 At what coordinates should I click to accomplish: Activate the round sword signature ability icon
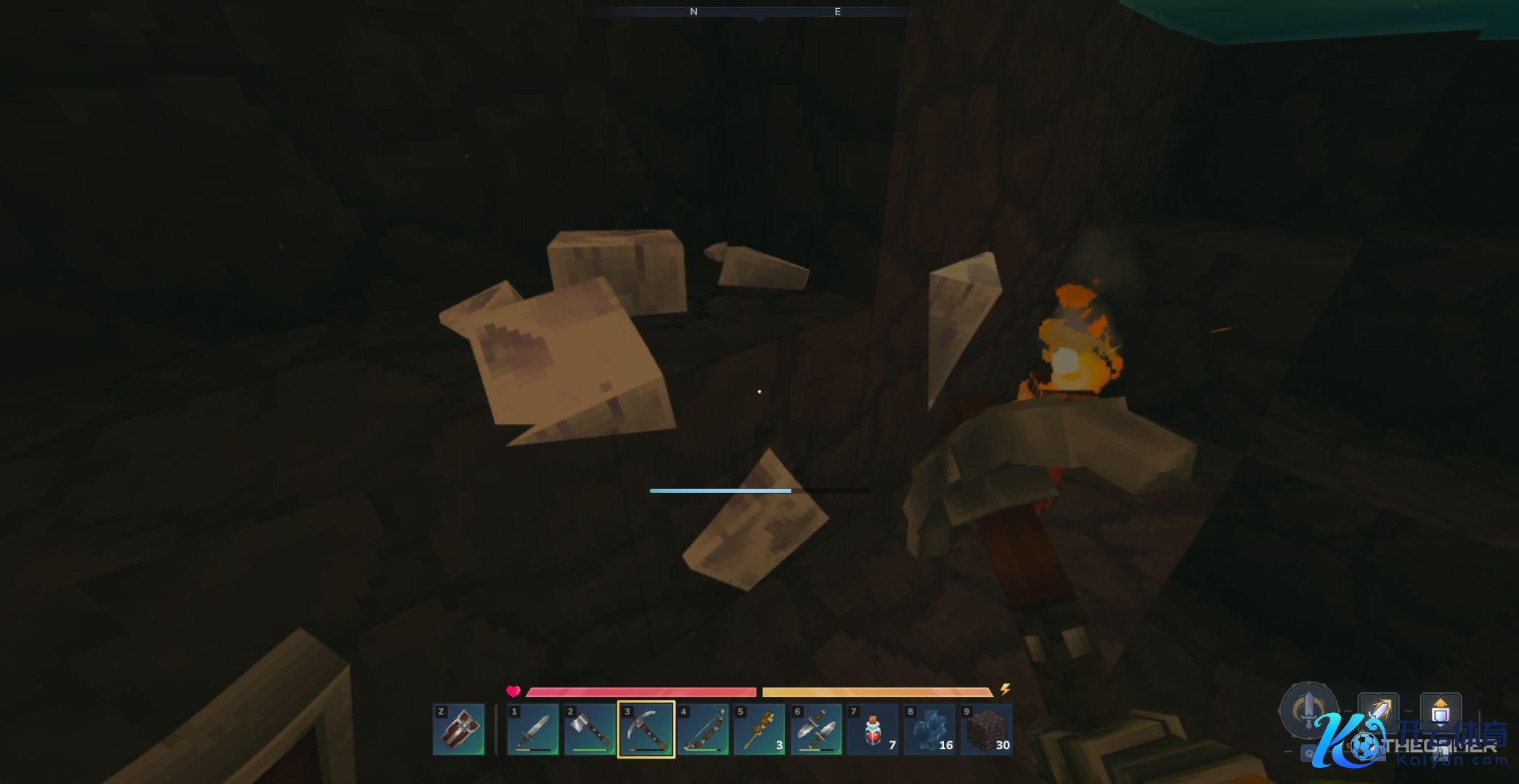1308,708
